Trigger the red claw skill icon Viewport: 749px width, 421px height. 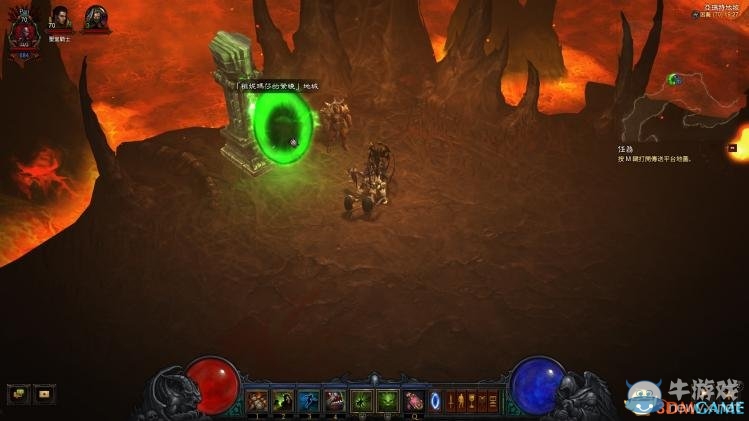pos(335,401)
